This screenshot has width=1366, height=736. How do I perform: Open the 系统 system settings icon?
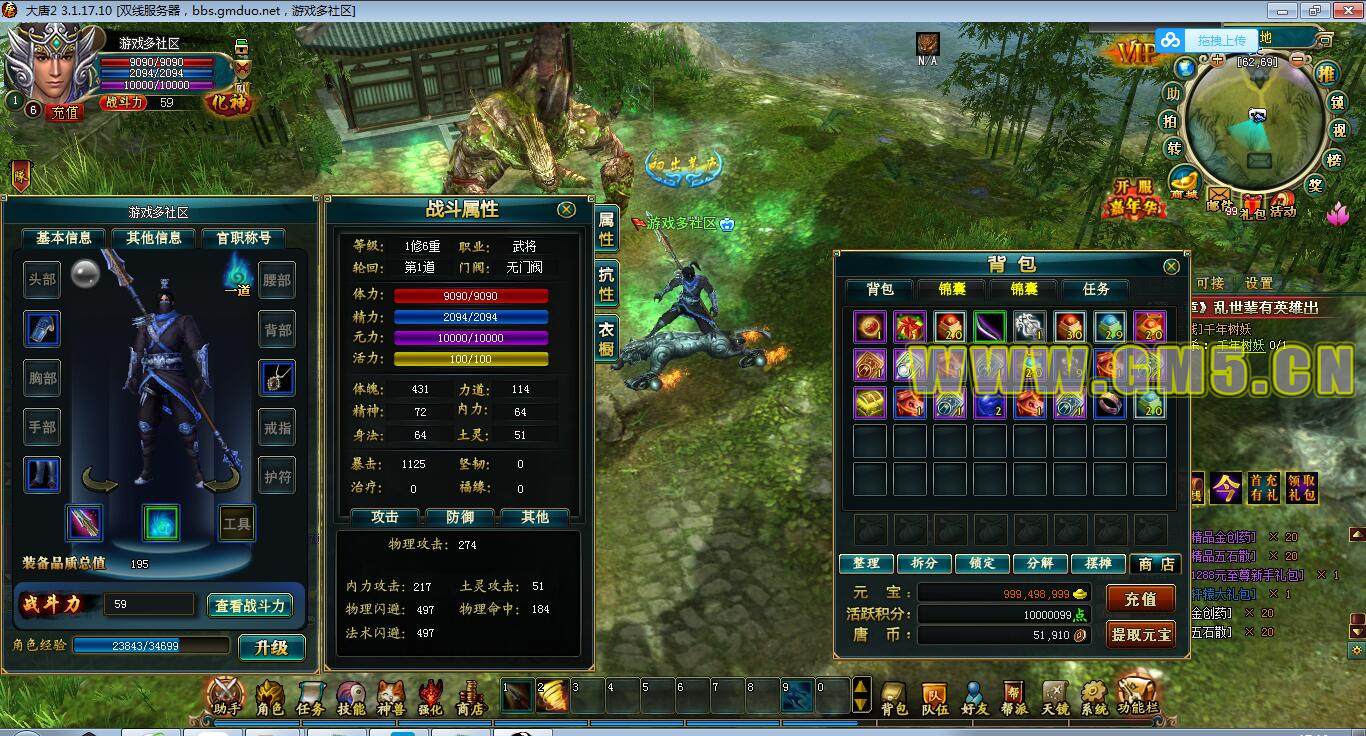coord(1094,697)
